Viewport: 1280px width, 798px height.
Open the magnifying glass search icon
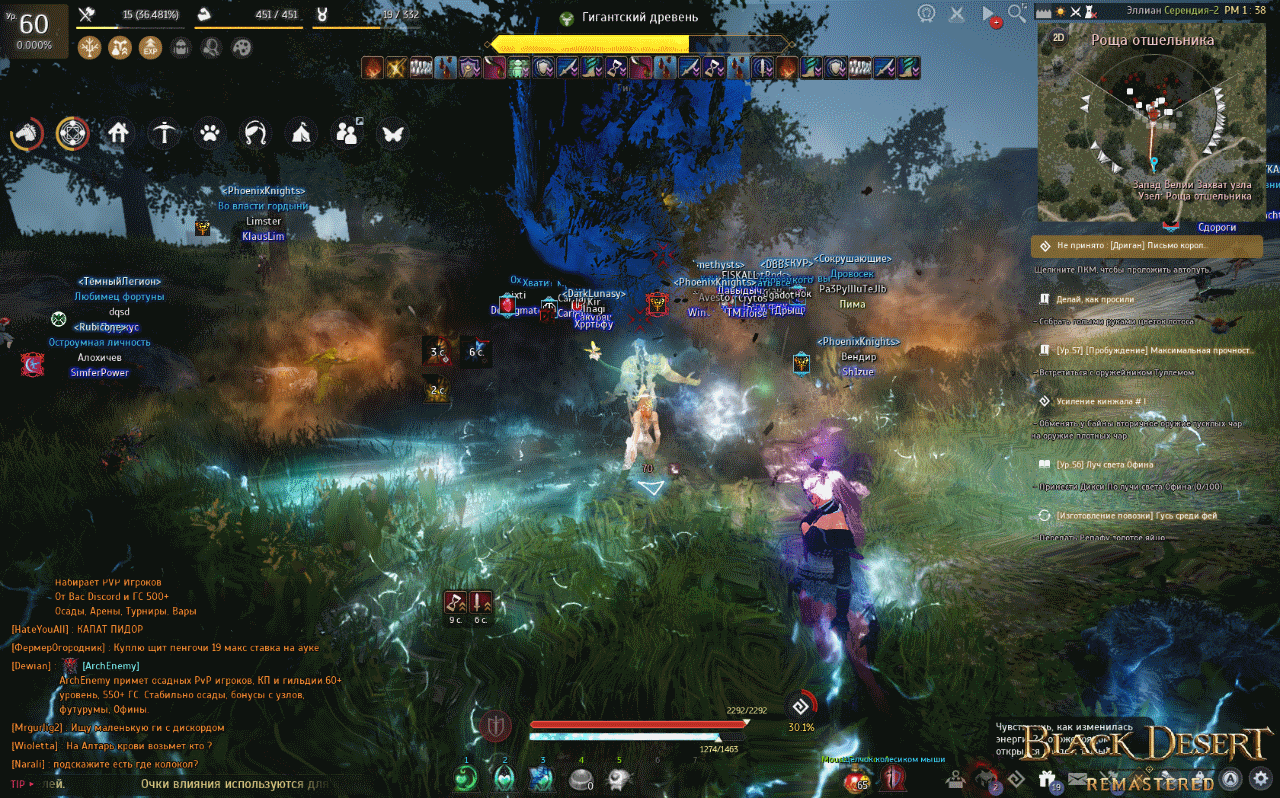pos(1017,13)
